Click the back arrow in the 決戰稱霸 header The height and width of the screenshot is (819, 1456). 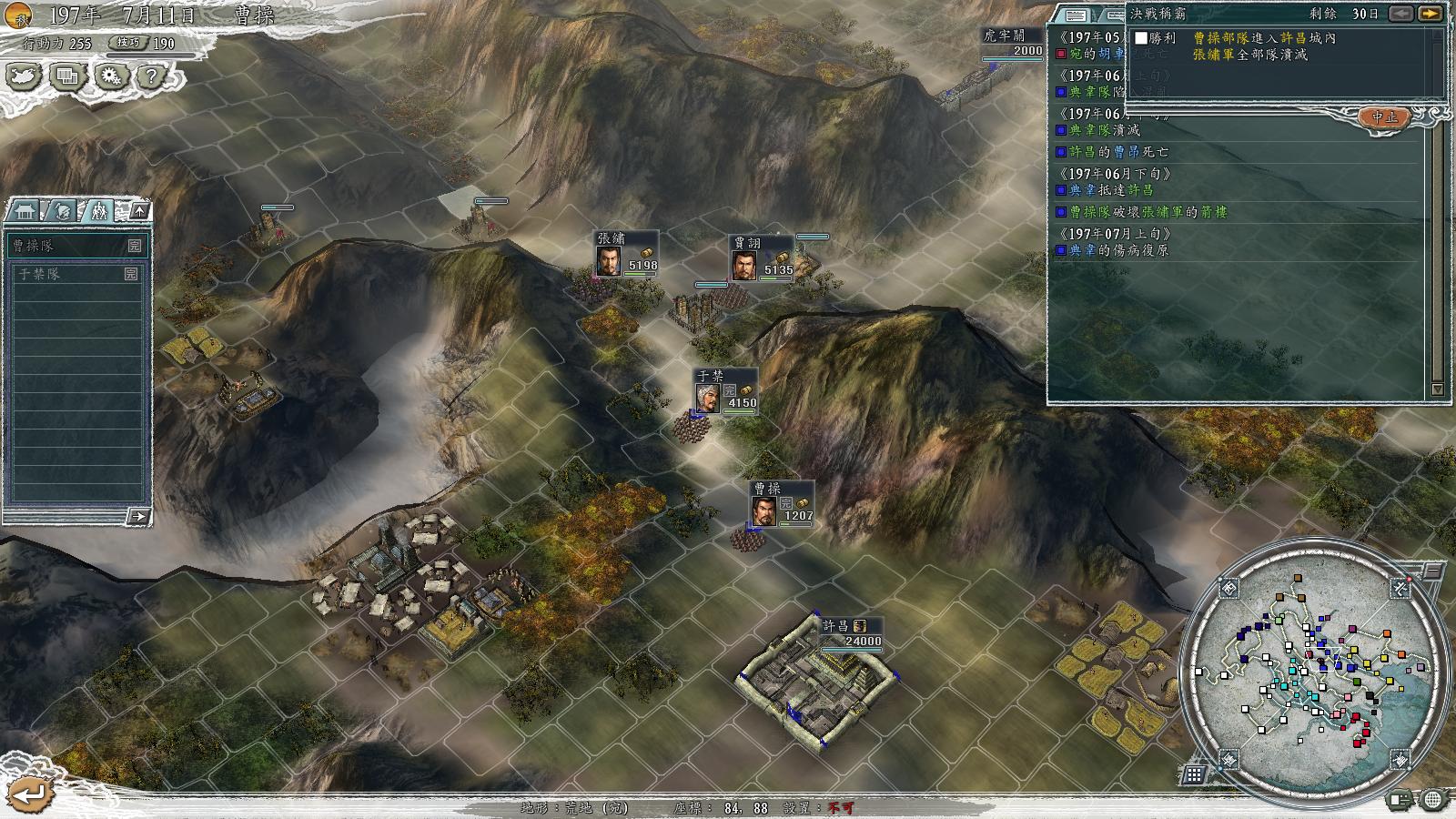pos(1401,14)
